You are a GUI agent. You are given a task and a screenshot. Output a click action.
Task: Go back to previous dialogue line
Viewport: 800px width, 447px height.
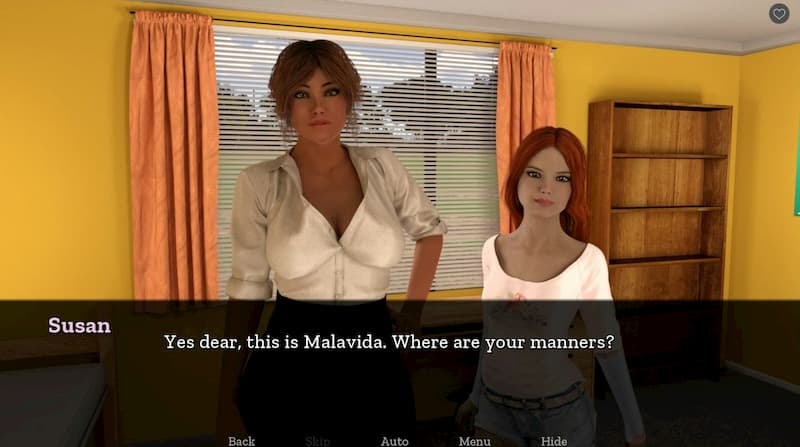(241, 440)
